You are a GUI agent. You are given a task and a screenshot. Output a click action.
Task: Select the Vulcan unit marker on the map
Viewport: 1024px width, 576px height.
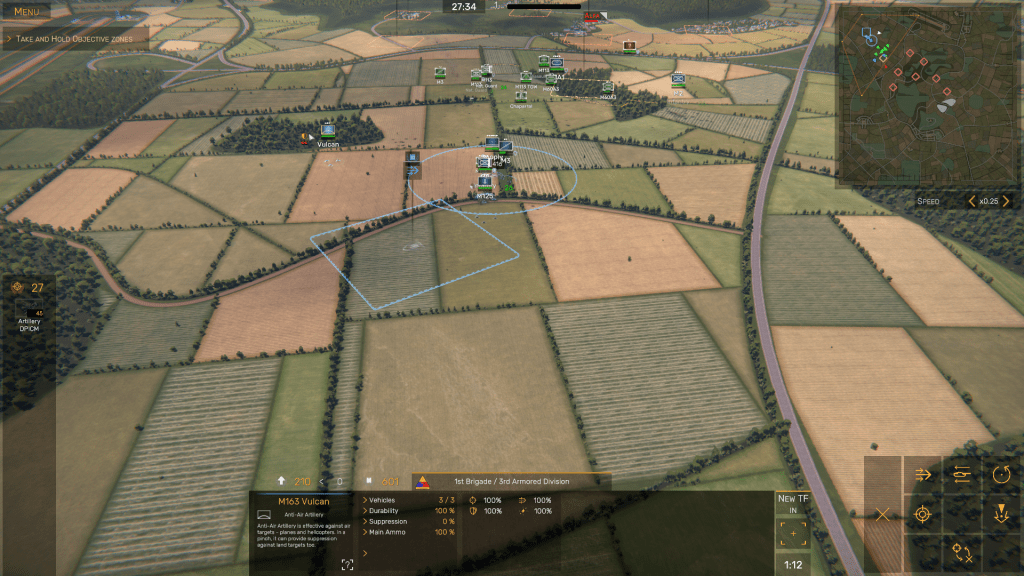(327, 131)
